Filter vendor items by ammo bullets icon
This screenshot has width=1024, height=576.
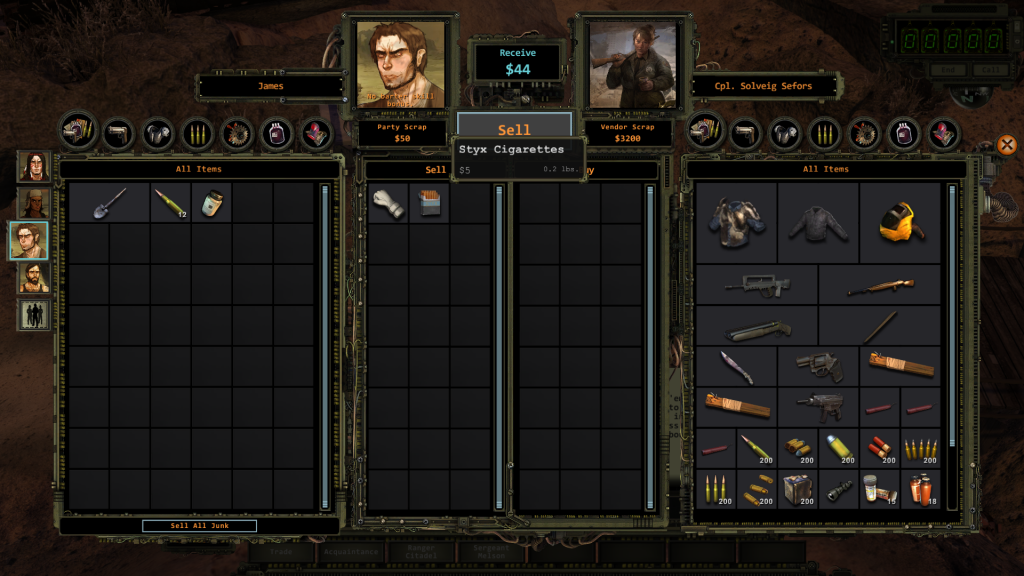[824, 132]
